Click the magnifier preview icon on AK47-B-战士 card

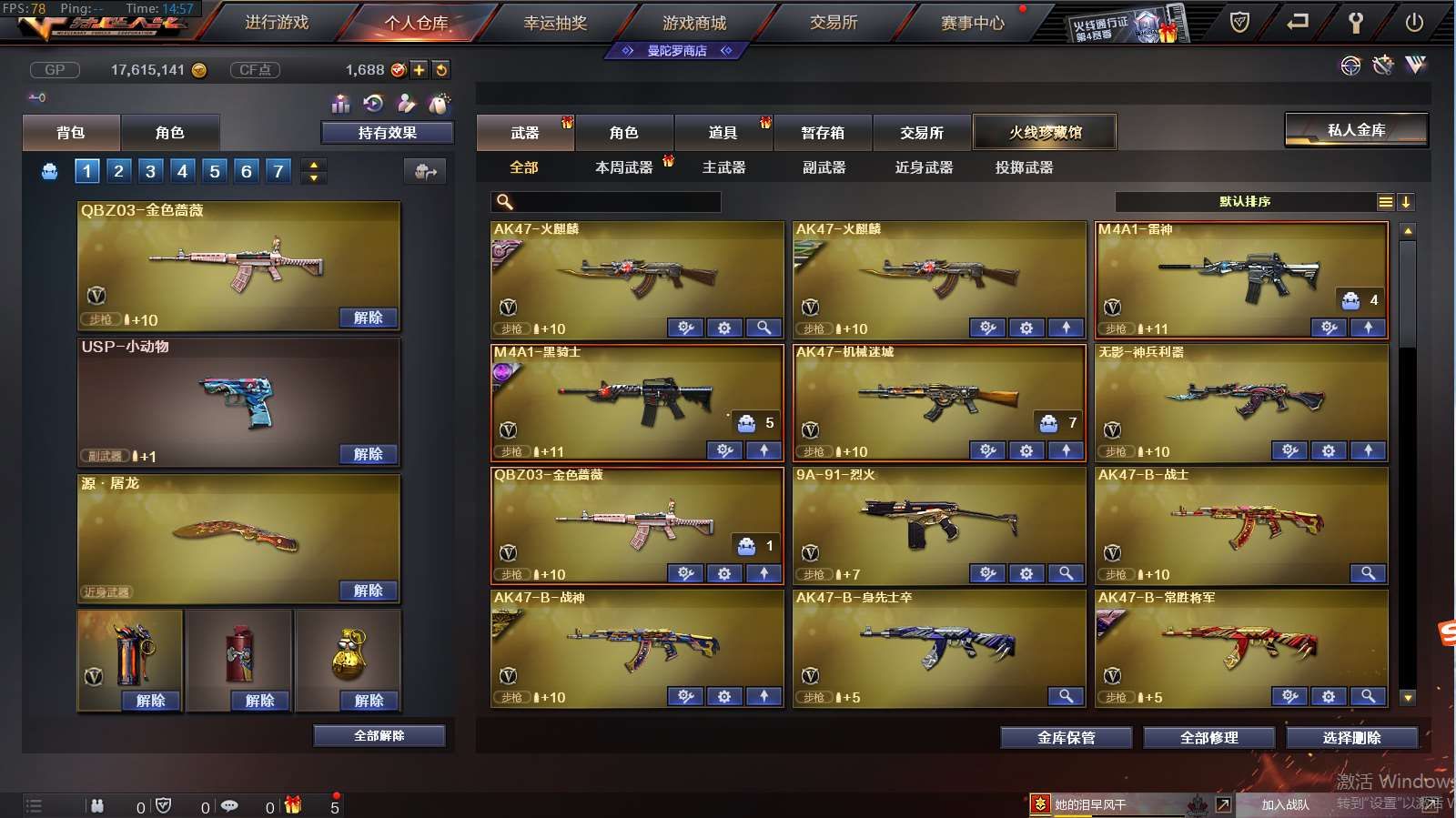point(1369,574)
